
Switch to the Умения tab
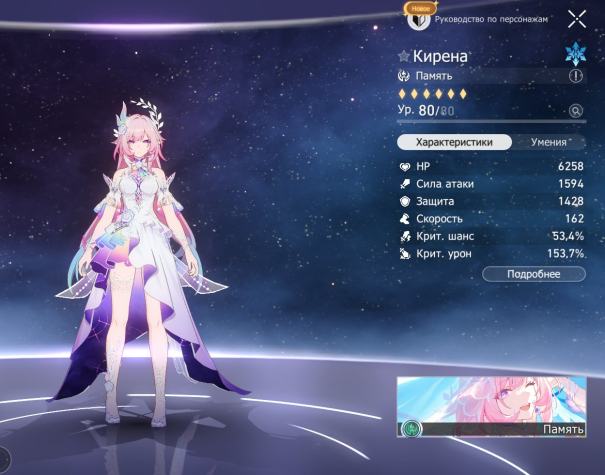[x=549, y=142]
